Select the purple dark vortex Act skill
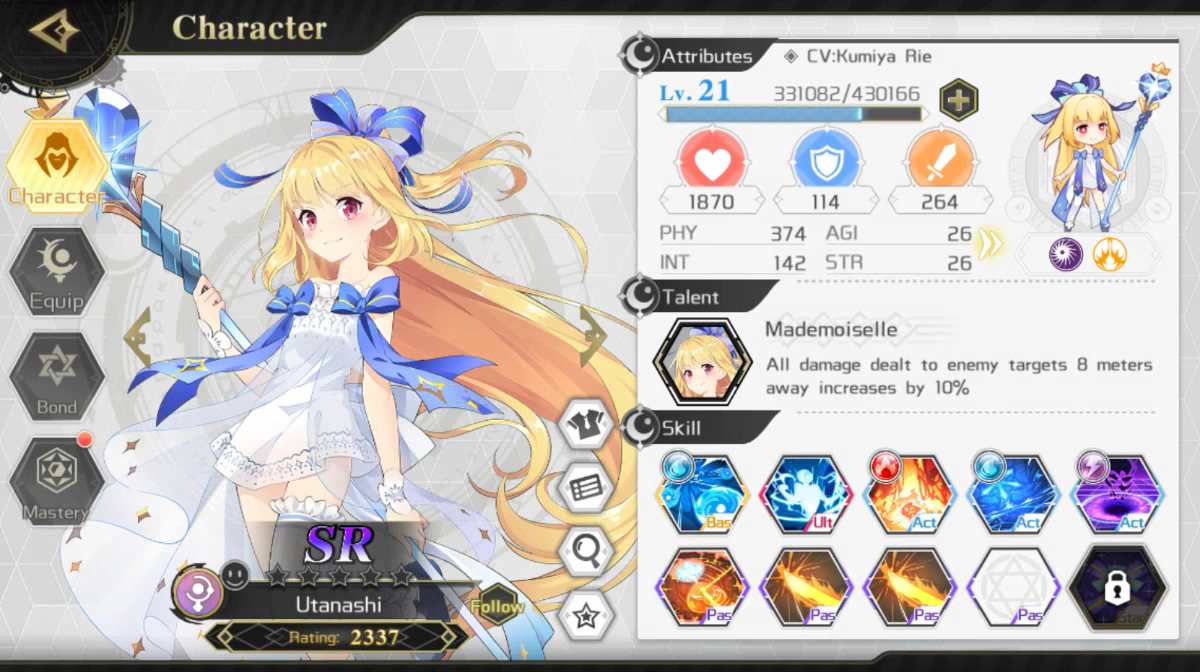Screen dimensions: 1200x672 [1117, 493]
